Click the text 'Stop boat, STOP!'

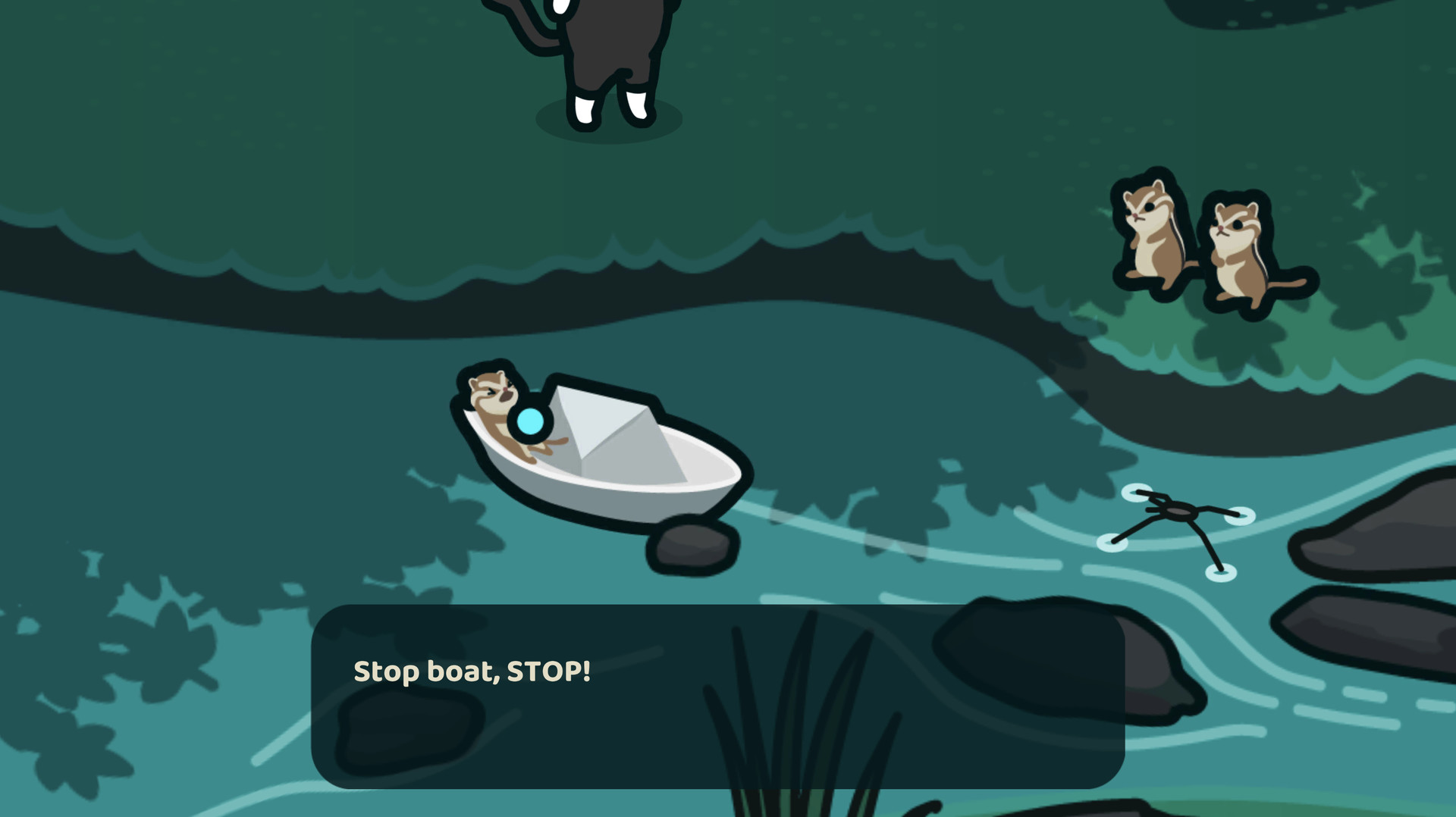[x=470, y=671]
